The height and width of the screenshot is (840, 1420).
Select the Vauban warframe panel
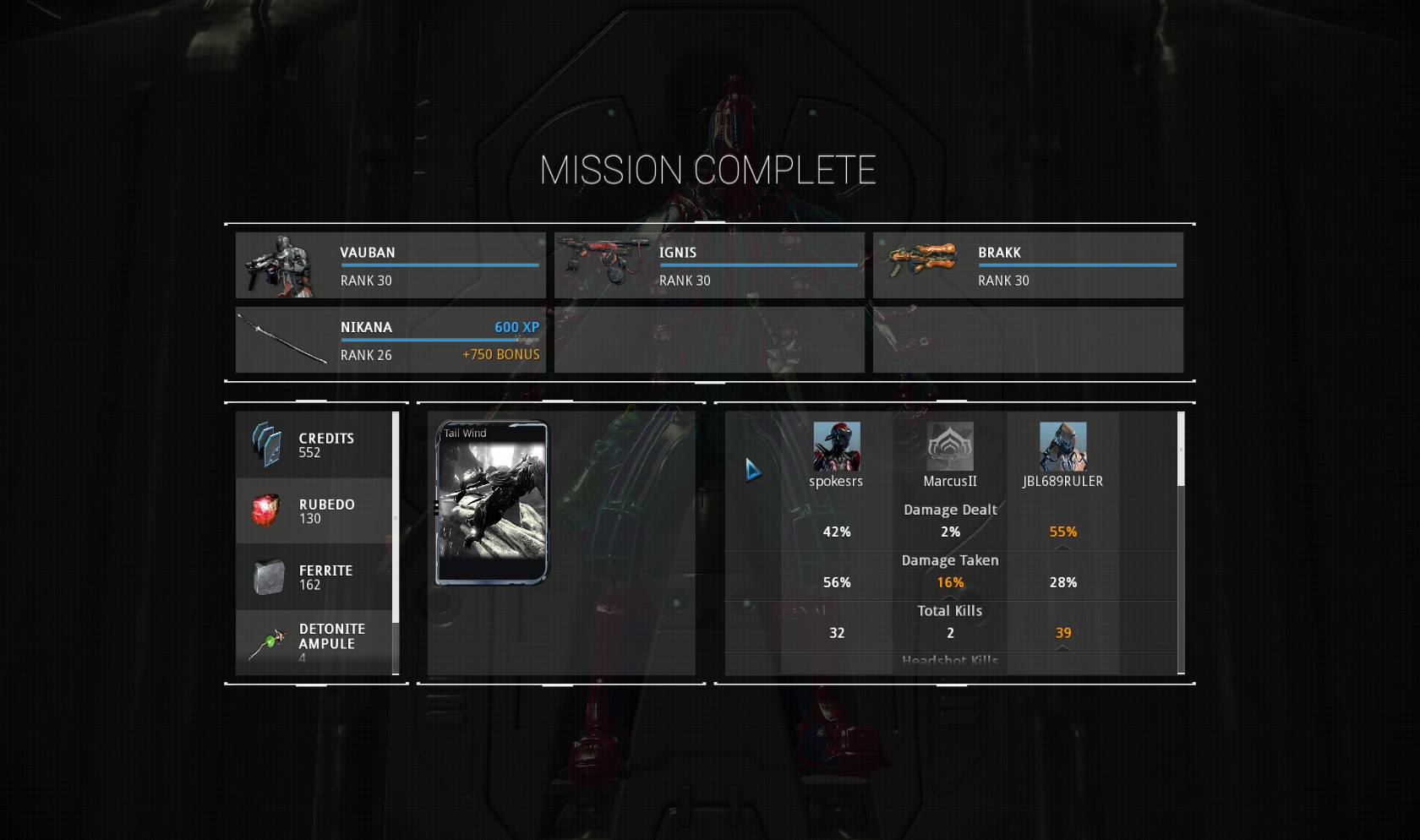(x=390, y=265)
